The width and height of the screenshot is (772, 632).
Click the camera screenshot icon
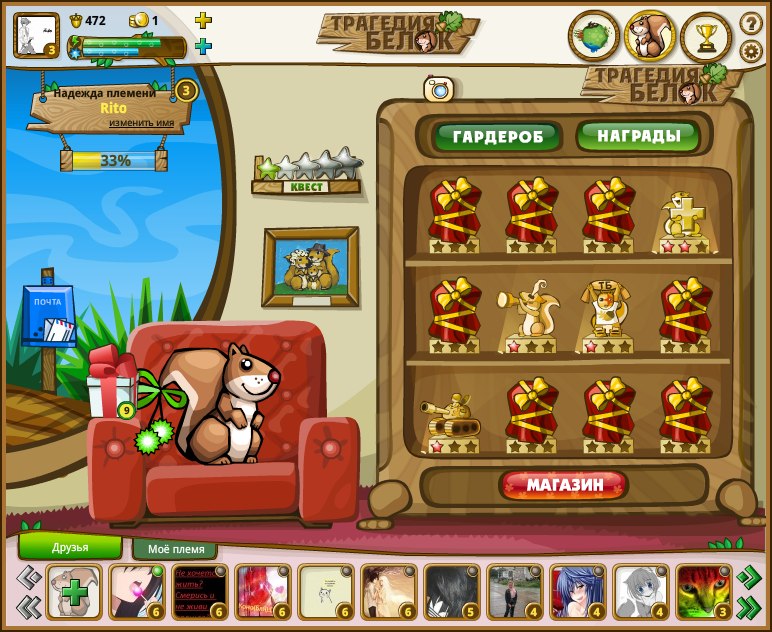(x=439, y=89)
